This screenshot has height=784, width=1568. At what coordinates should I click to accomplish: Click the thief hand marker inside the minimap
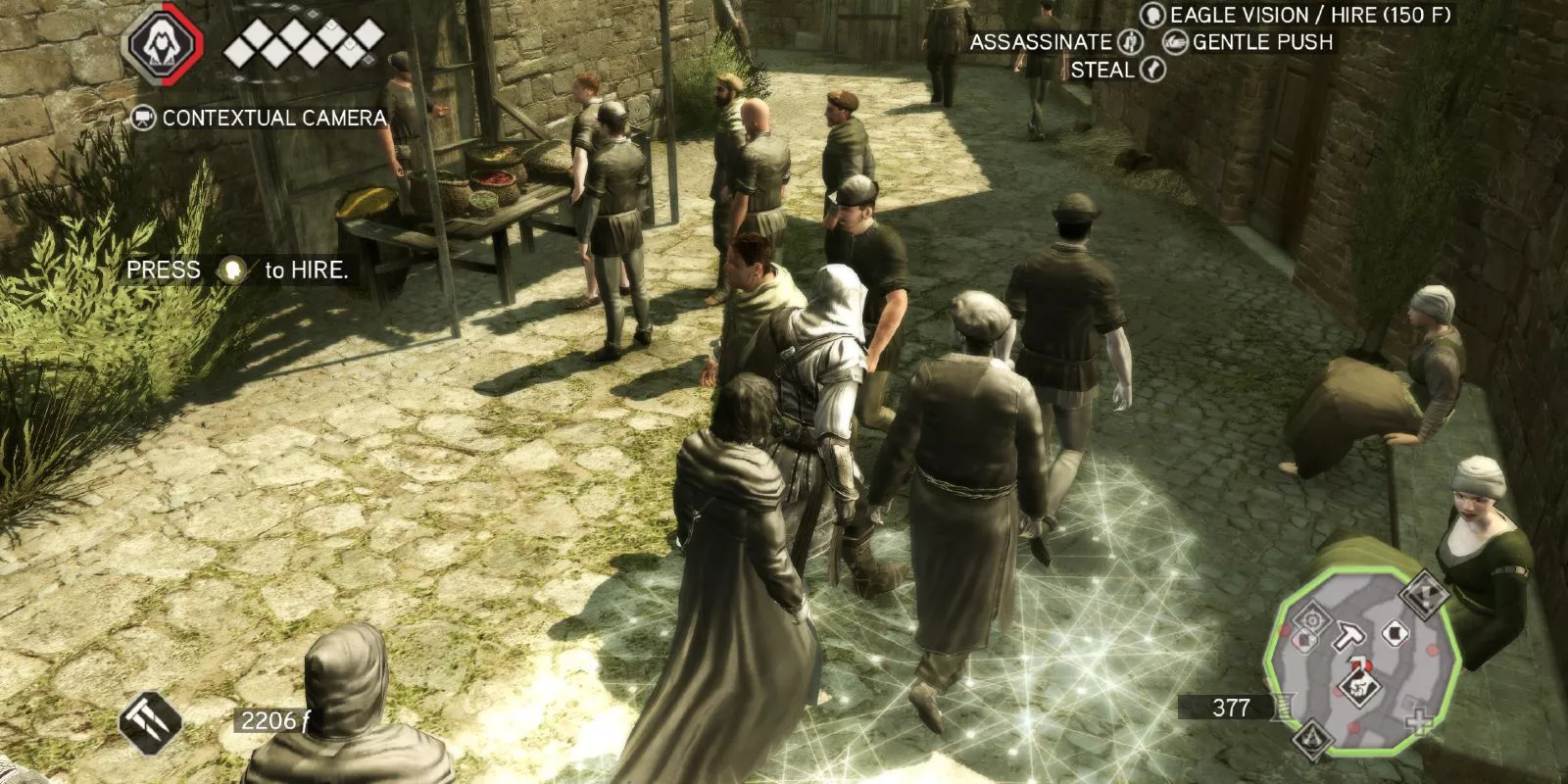pos(1361,686)
